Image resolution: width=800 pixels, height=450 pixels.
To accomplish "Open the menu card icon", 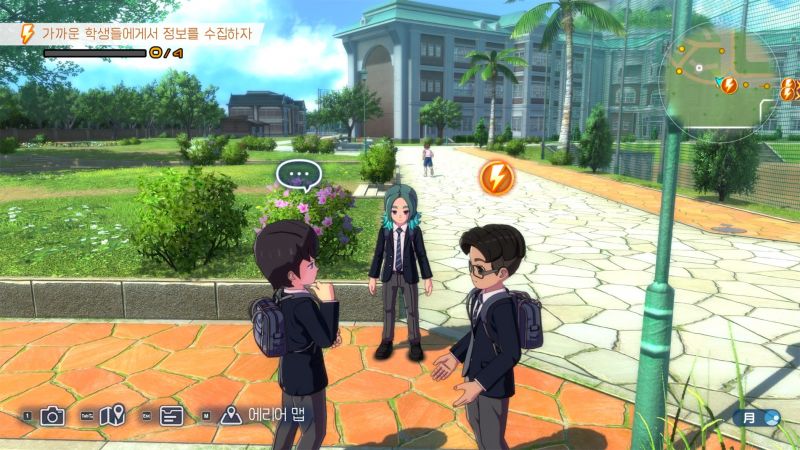I will point(170,416).
